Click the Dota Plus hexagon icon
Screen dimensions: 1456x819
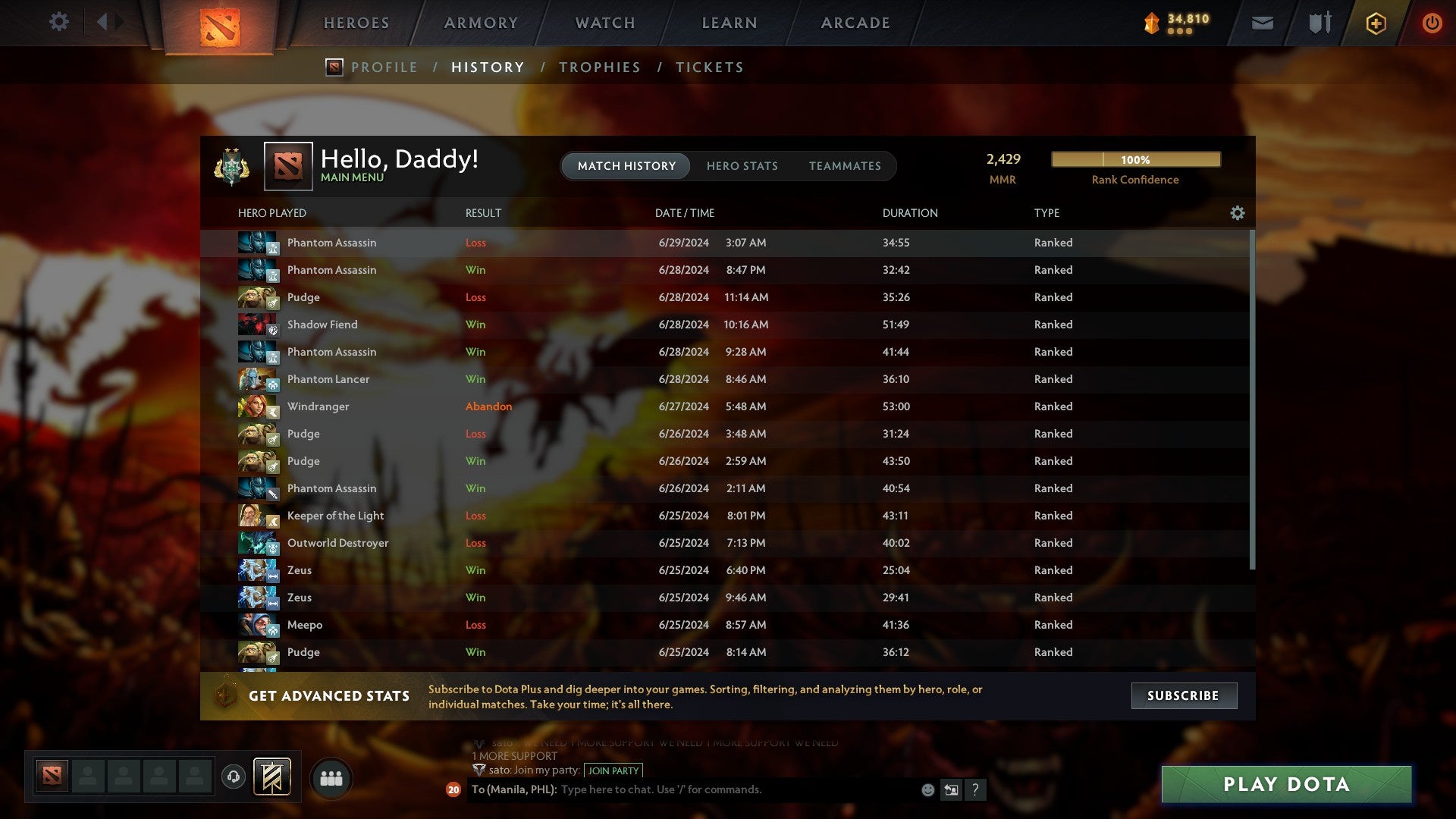pyautogui.click(x=1375, y=23)
